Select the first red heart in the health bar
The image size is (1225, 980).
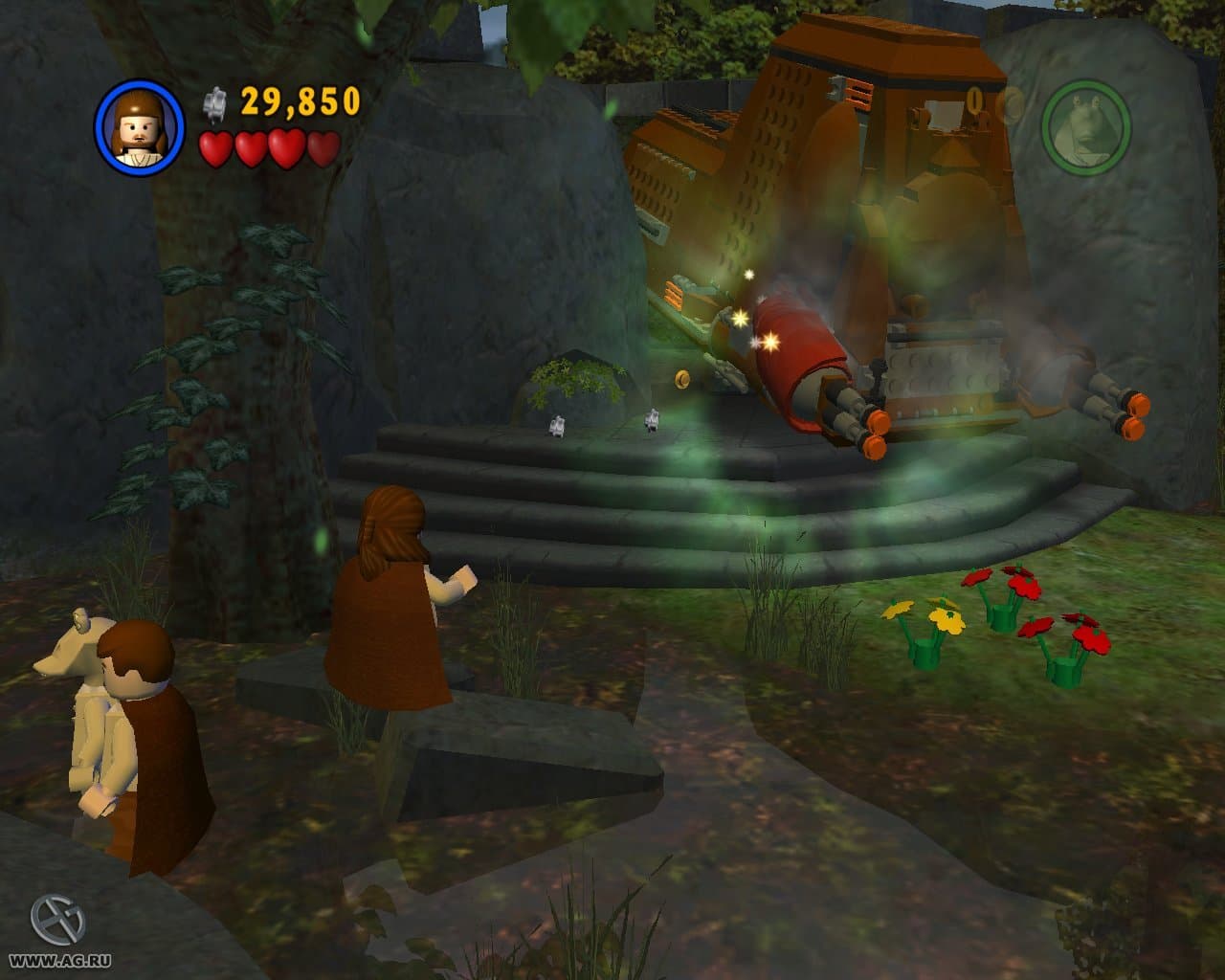coord(215,149)
